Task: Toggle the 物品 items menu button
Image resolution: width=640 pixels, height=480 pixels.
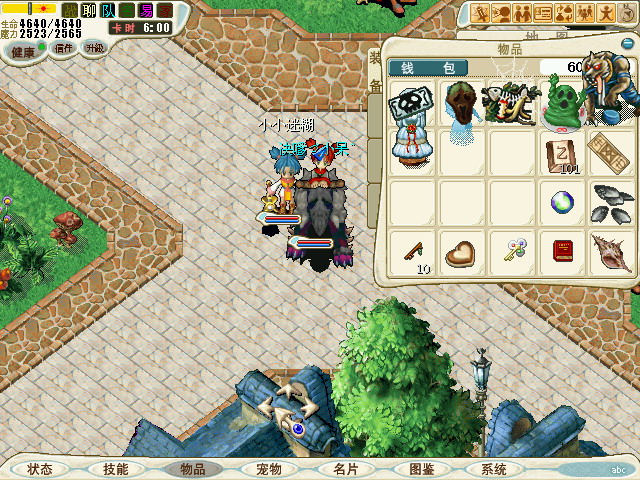Action: point(192,468)
